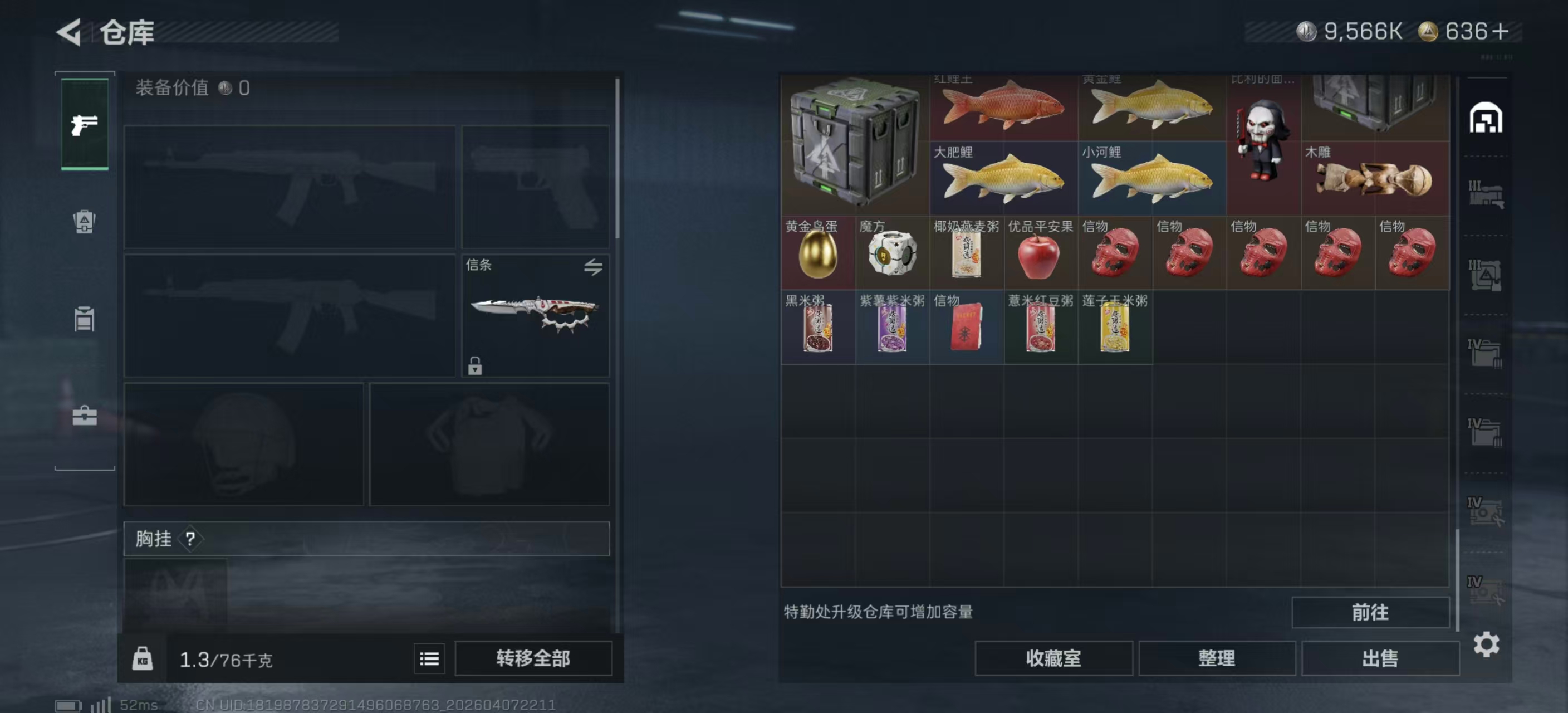
Task: Select the chest rig slot icon
Action: pos(84,320)
